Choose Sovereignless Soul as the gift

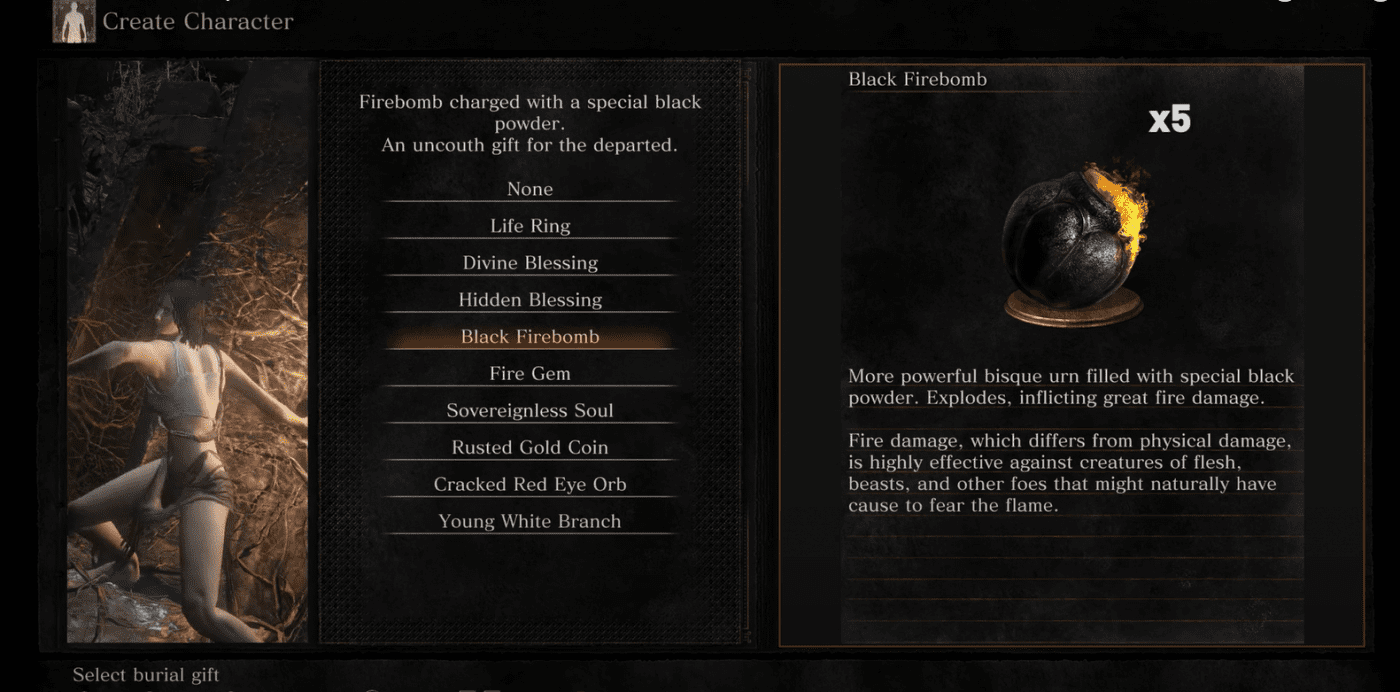pyautogui.click(x=530, y=411)
